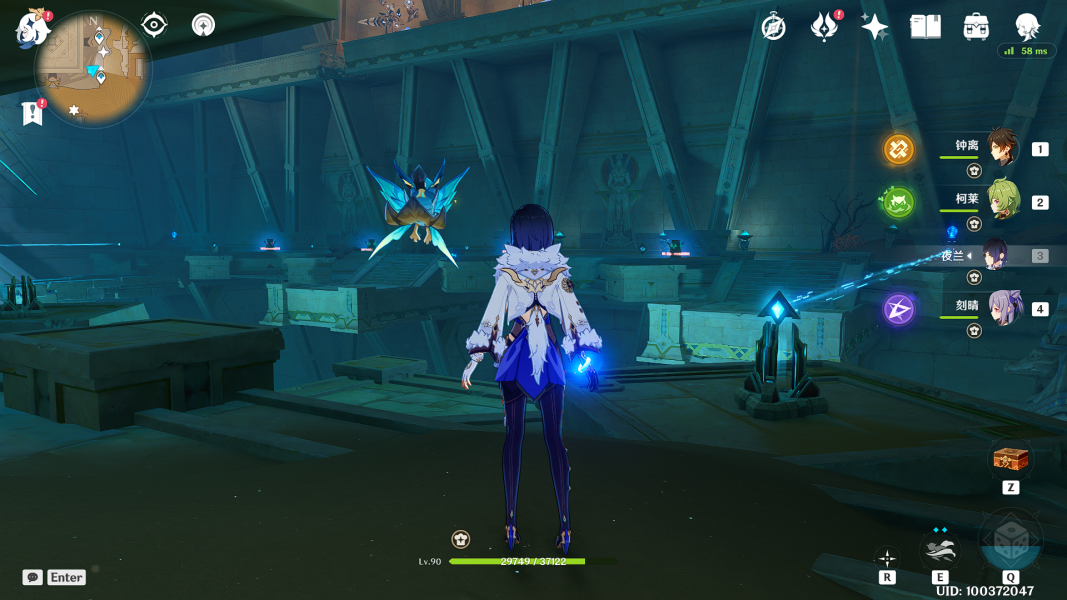Open the backpack inventory icon
This screenshot has width=1067, height=600.
pyautogui.click(x=976, y=27)
